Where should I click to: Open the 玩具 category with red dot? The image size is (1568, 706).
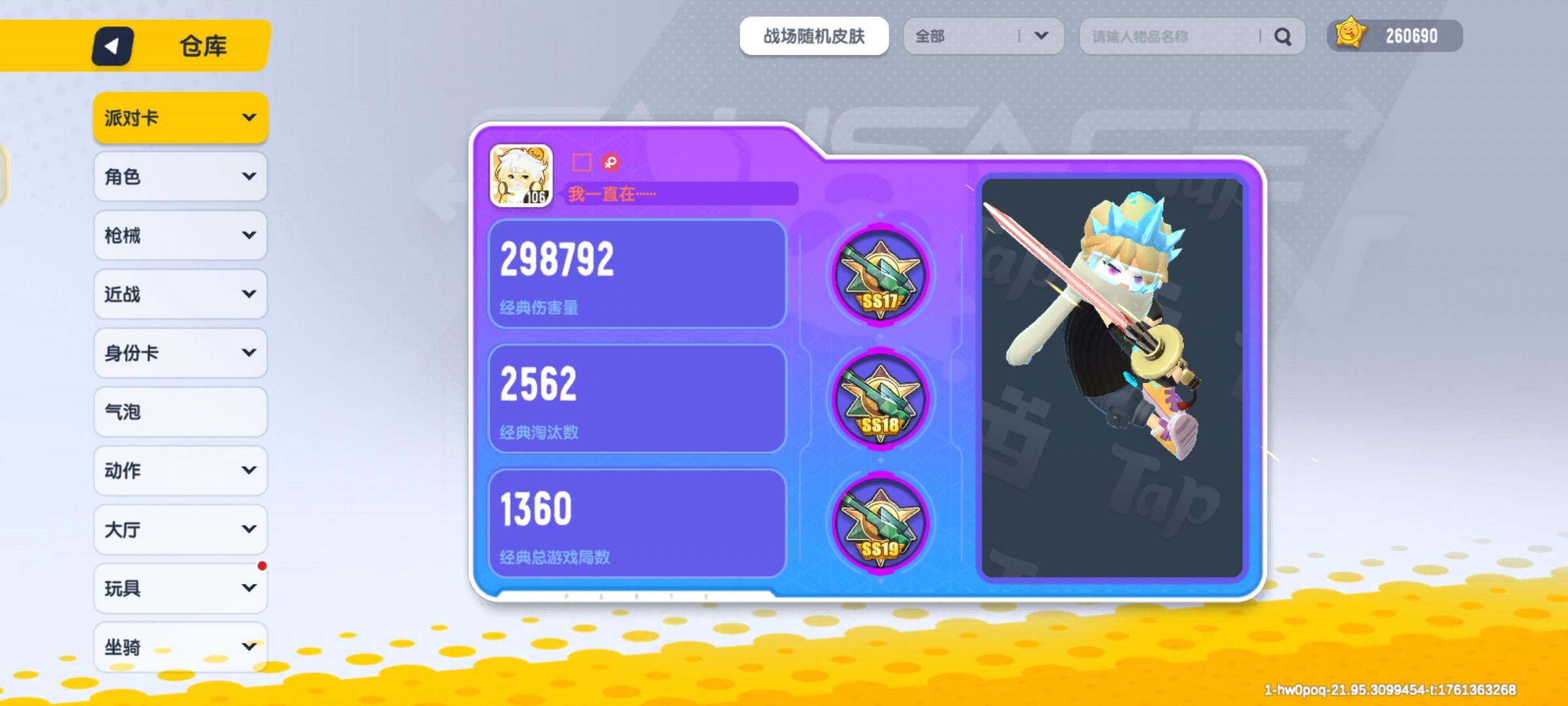(x=180, y=588)
